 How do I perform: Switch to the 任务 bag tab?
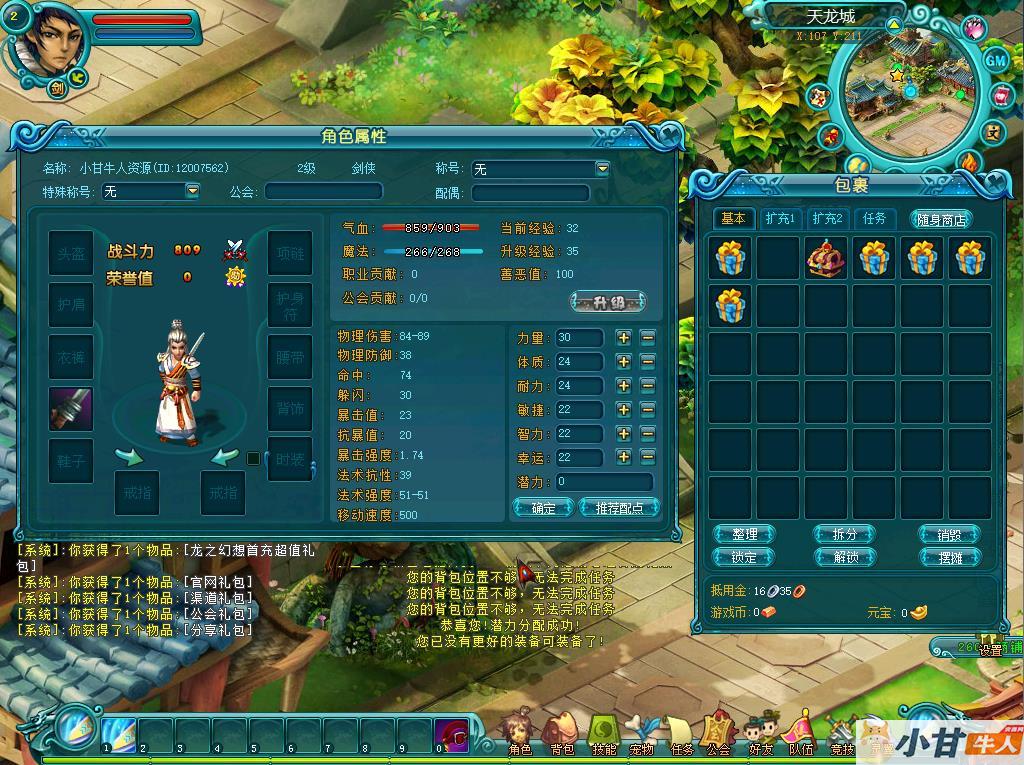(874, 218)
